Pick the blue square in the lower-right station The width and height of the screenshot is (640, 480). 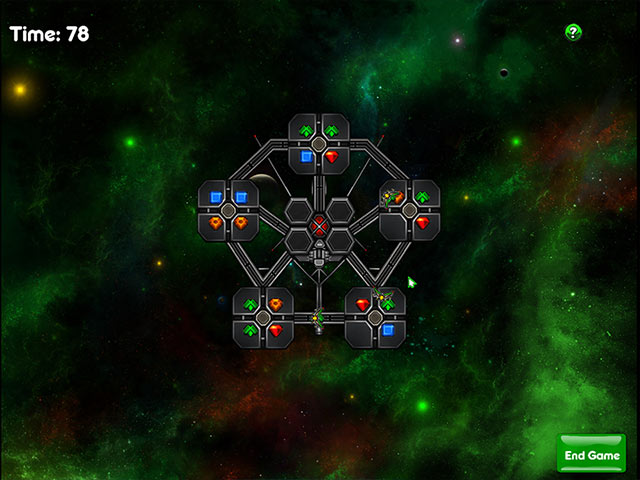tap(388, 329)
